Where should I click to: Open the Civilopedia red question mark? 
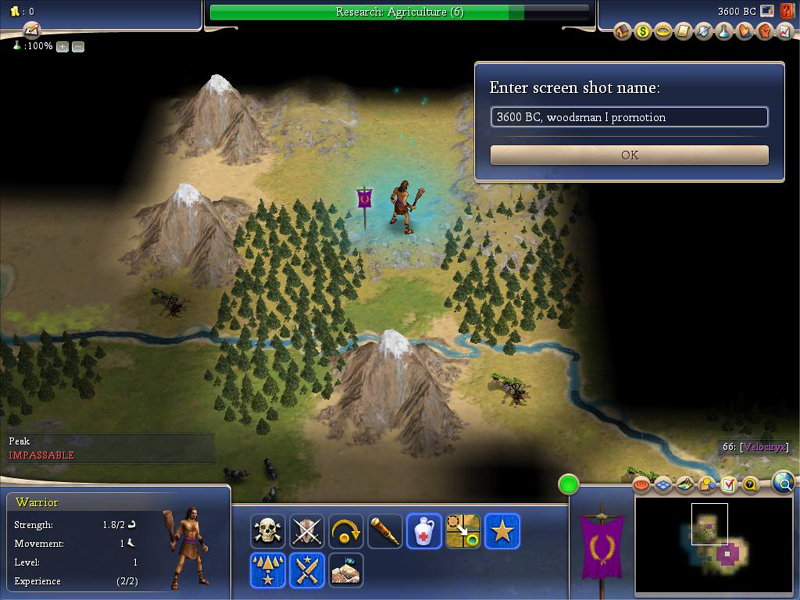click(x=787, y=11)
